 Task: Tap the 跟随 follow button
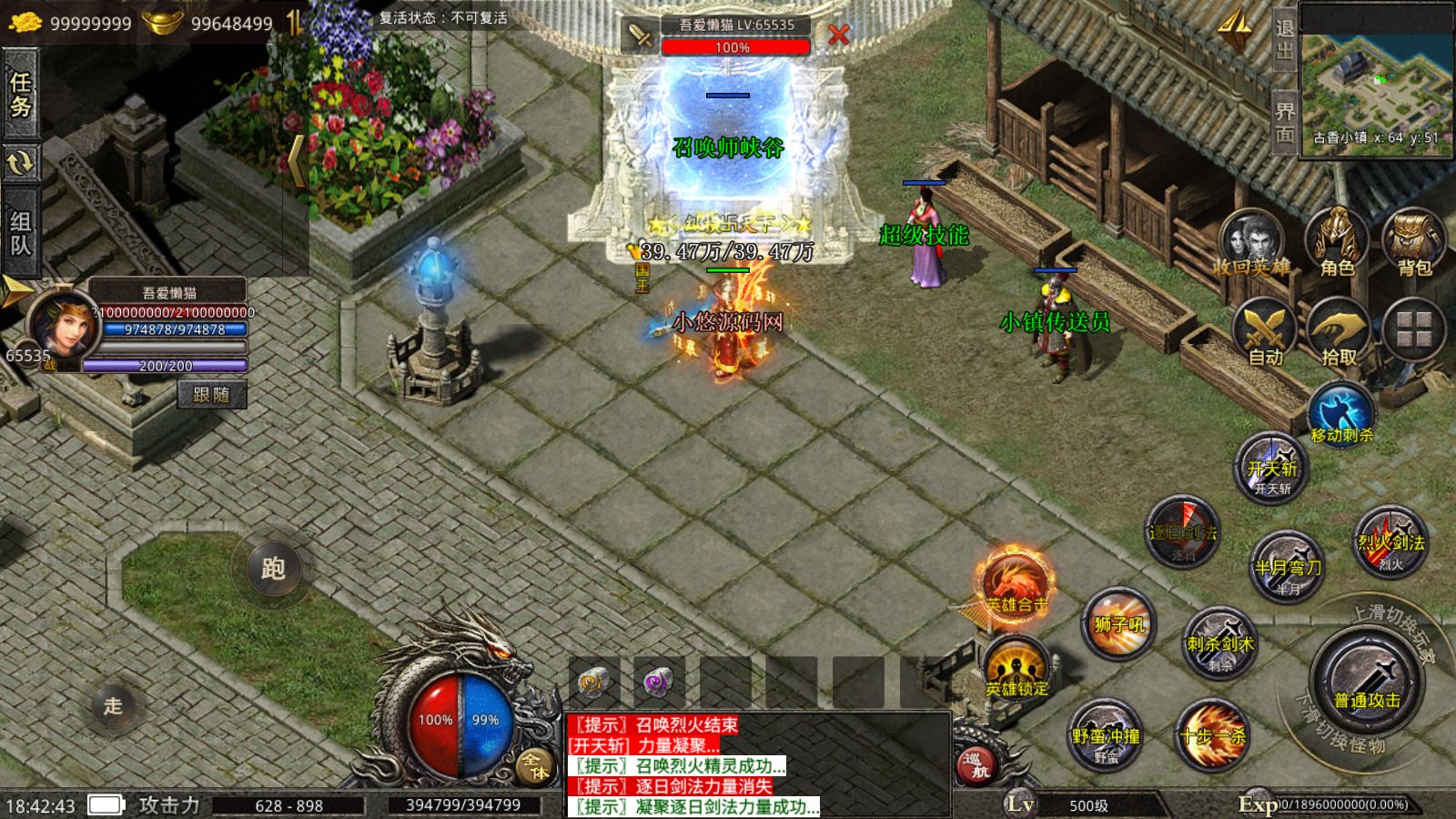tap(211, 394)
